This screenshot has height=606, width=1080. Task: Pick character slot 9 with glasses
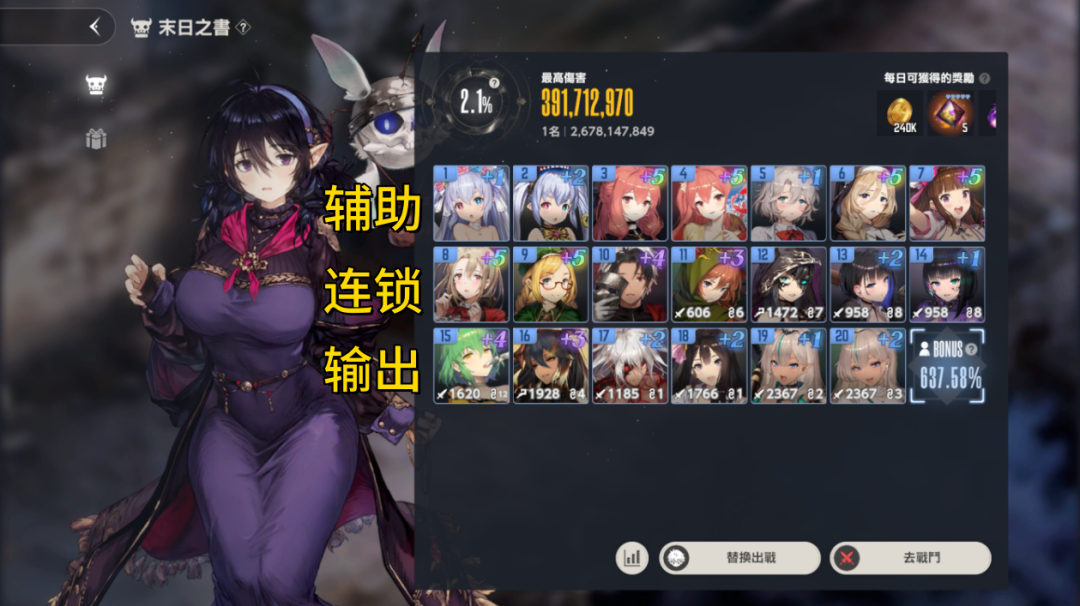pyautogui.click(x=550, y=284)
